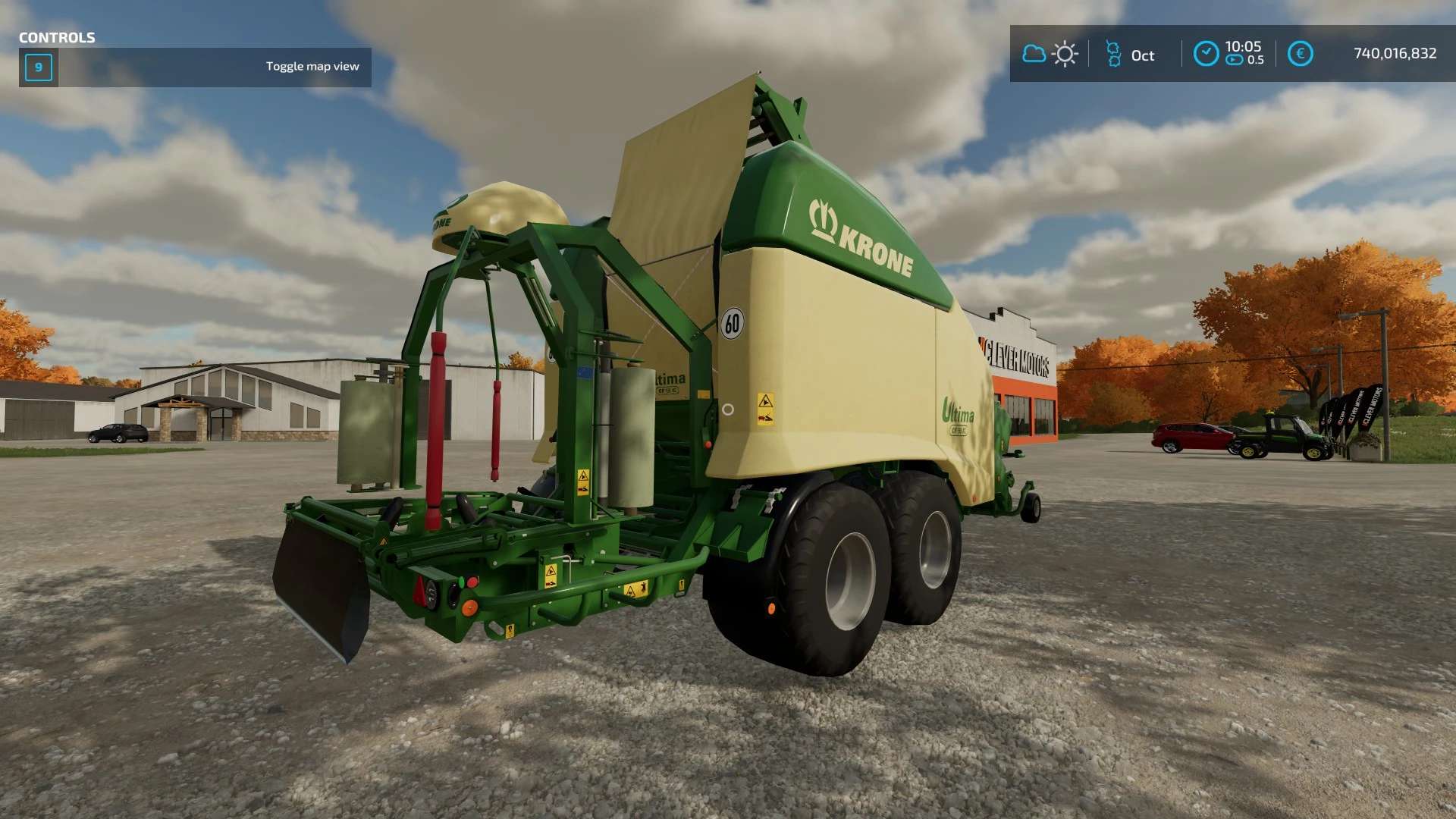The height and width of the screenshot is (819, 1456).
Task: Select the Toggle map view control entry
Action: pos(195,67)
